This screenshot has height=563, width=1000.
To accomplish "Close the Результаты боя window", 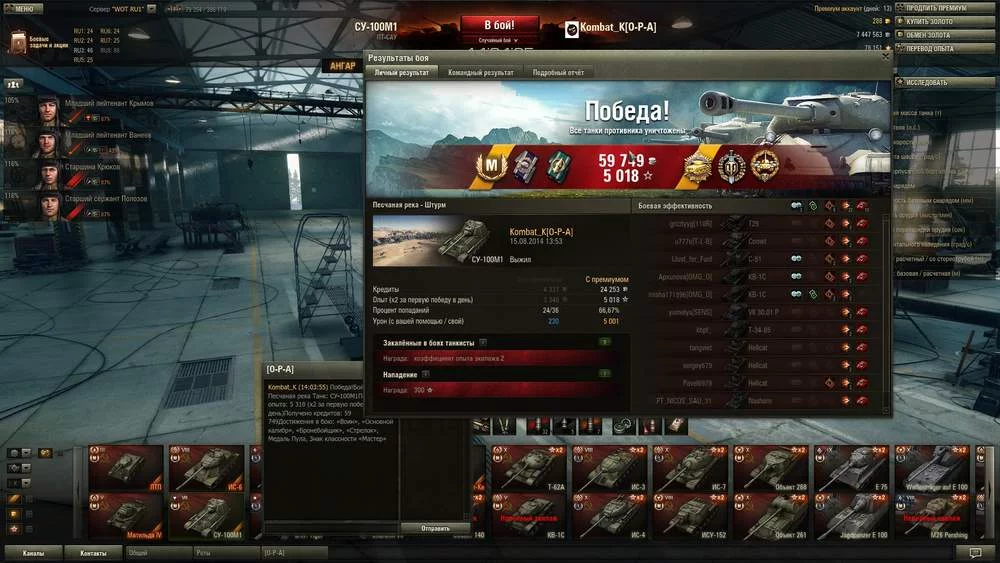I will [x=885, y=57].
